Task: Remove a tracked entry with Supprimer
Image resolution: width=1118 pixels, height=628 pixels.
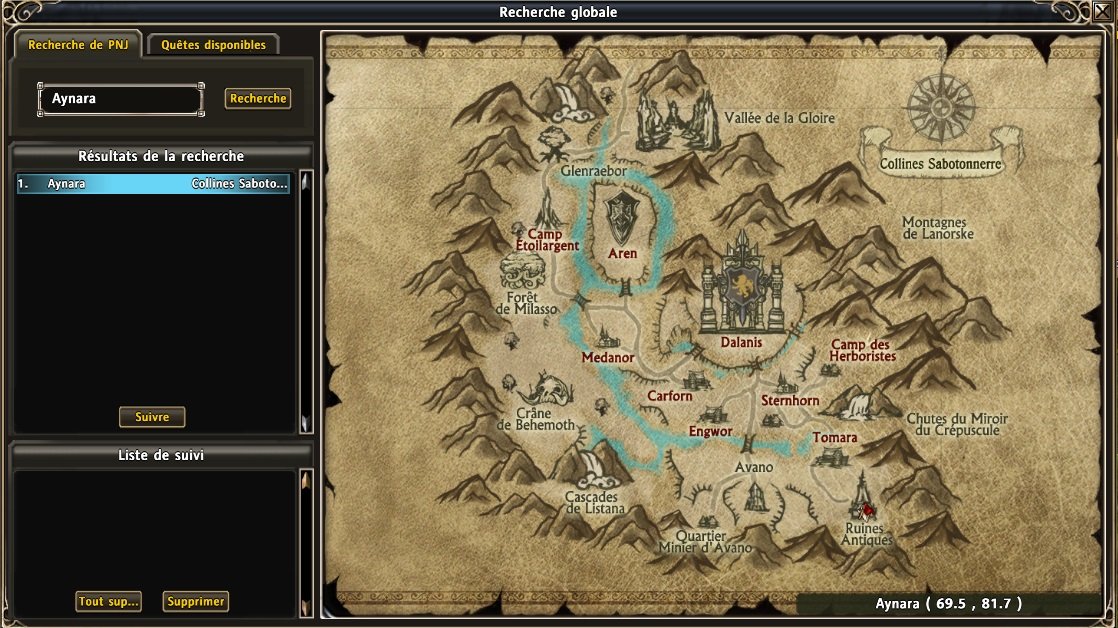Action: (x=196, y=602)
